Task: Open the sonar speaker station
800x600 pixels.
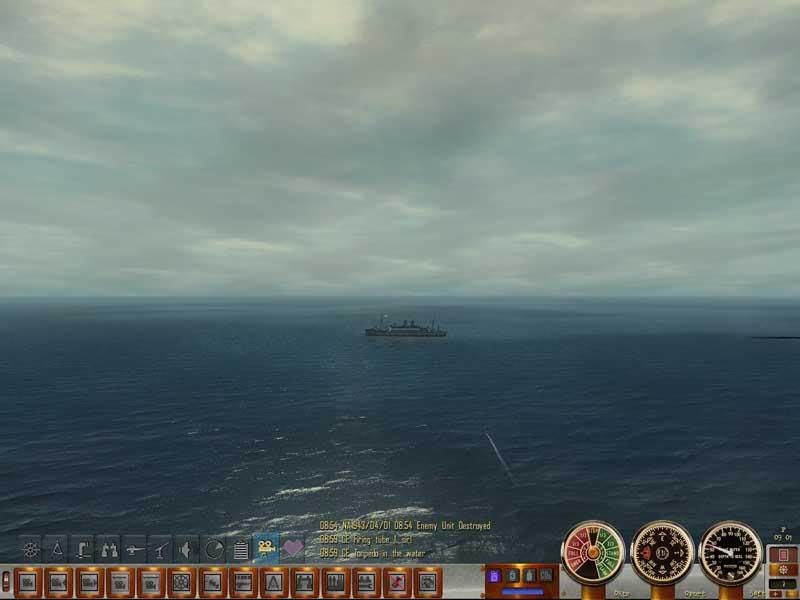Action: click(x=187, y=549)
